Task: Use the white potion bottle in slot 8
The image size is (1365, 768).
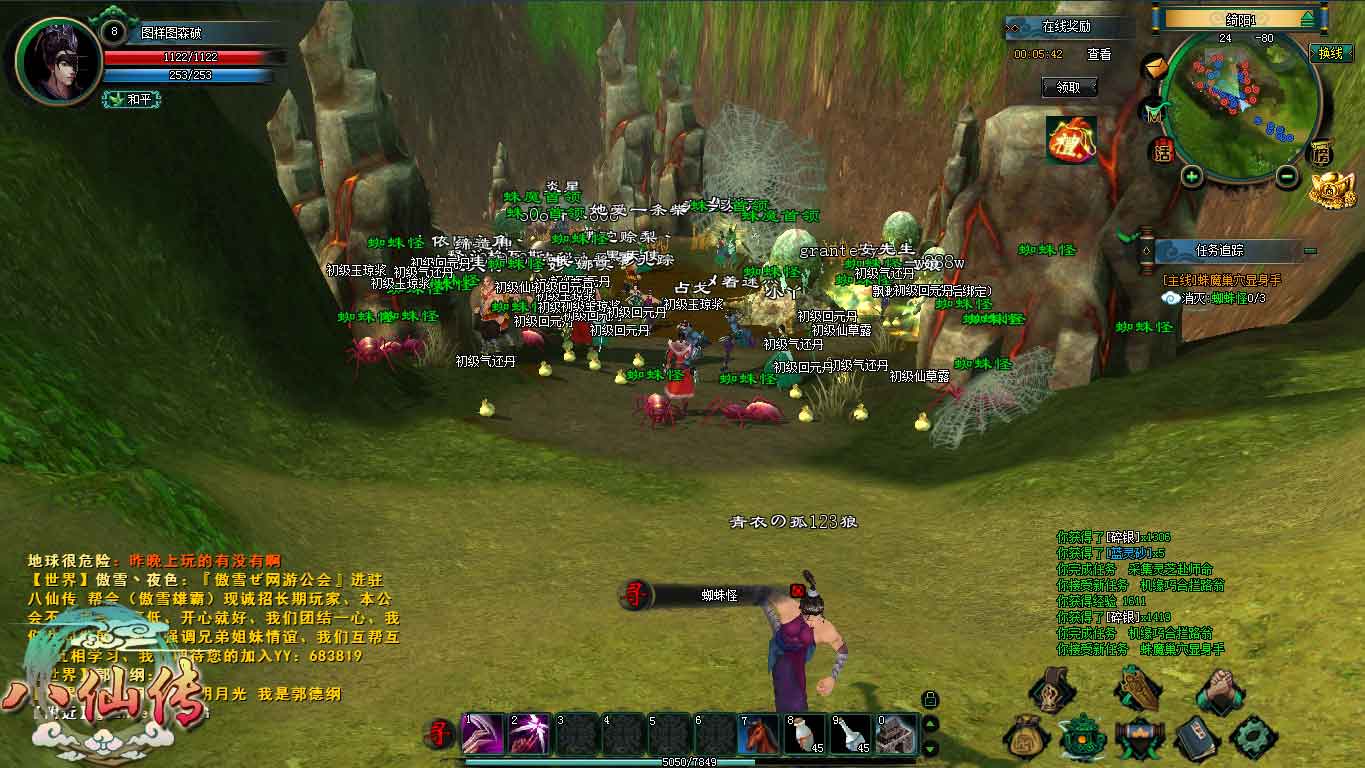Action: click(x=805, y=734)
